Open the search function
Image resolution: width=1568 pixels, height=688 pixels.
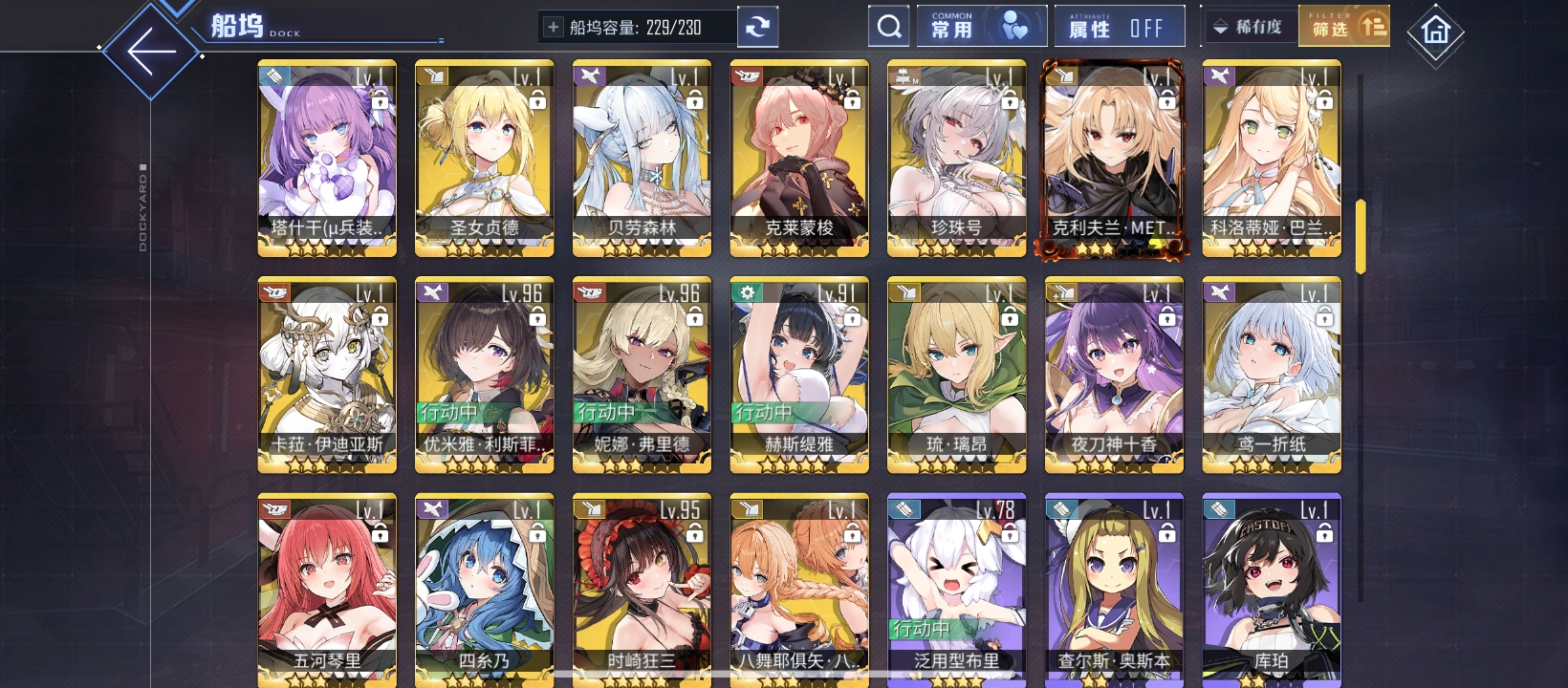pos(888,26)
